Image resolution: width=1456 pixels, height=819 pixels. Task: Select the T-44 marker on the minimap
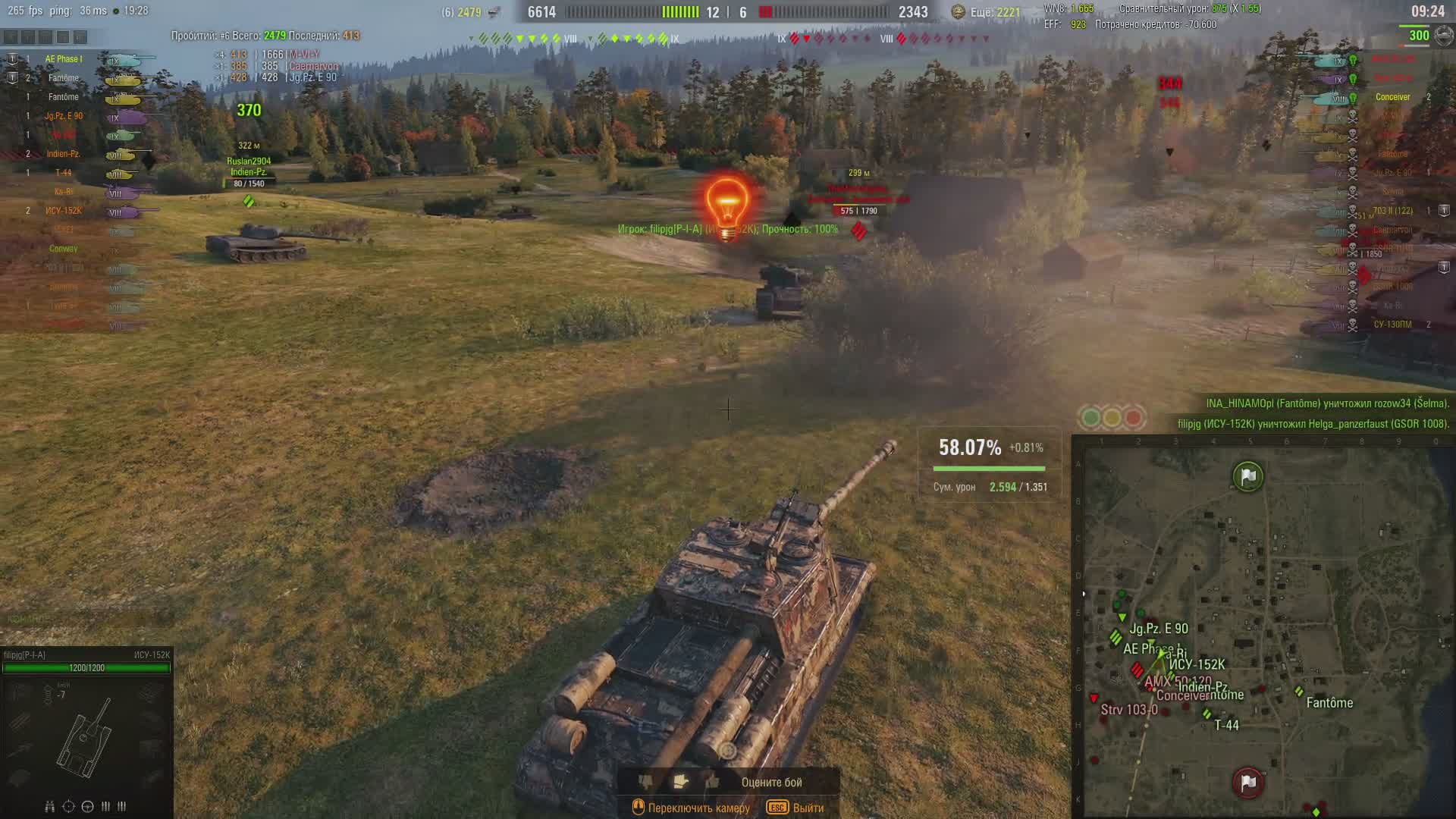(1207, 714)
